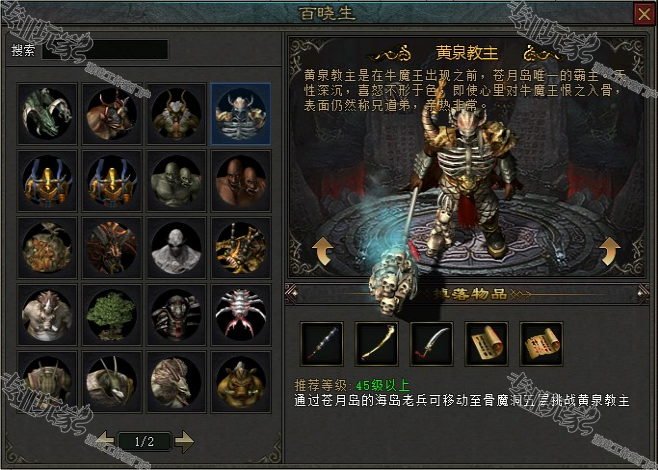This screenshot has height=470, width=658.
Task: Choose the highlighted 黄泉教主 skeleton boss portrait
Action: [241, 112]
